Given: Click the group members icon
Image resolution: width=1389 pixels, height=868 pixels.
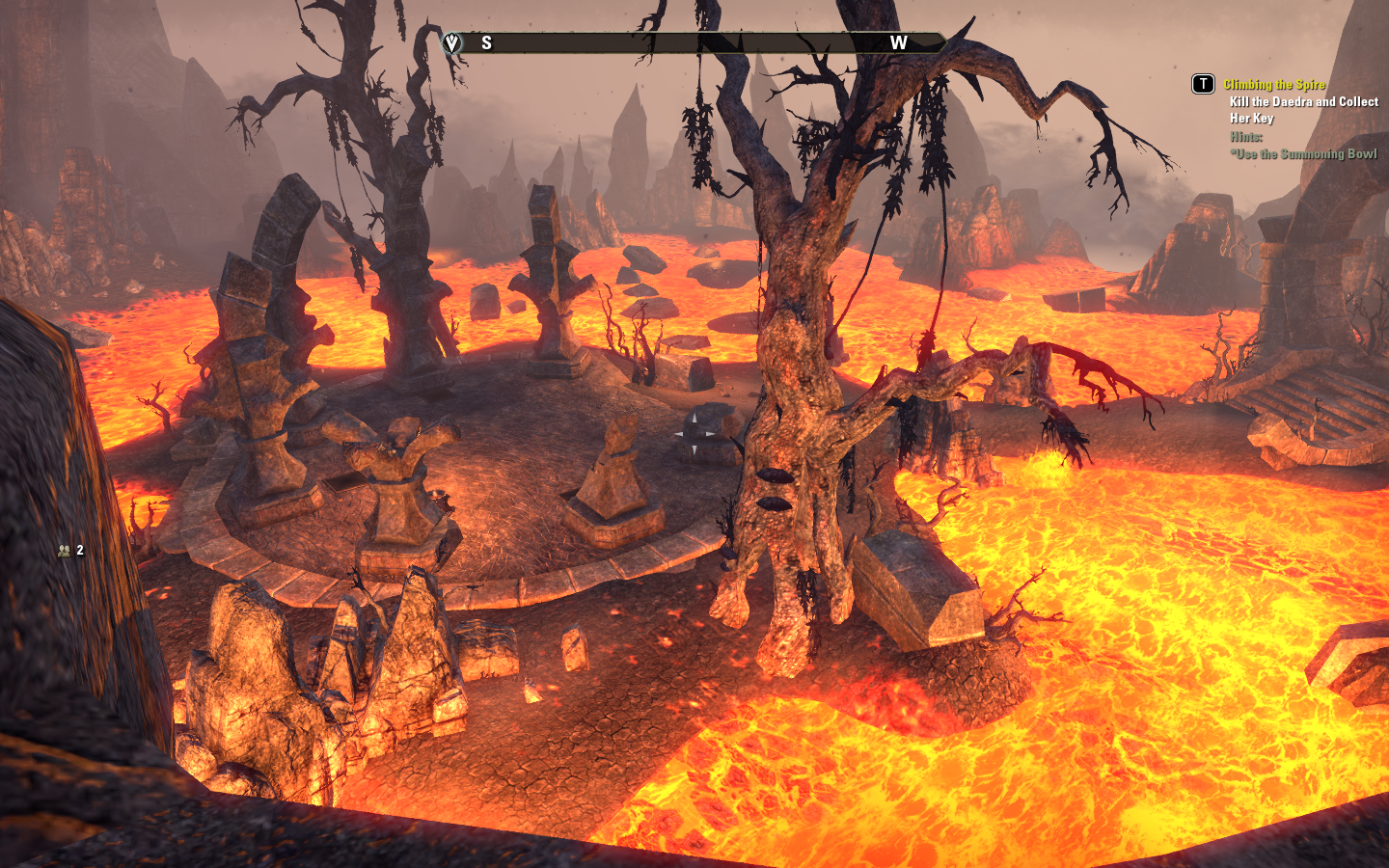Looking at the screenshot, I should point(65,551).
